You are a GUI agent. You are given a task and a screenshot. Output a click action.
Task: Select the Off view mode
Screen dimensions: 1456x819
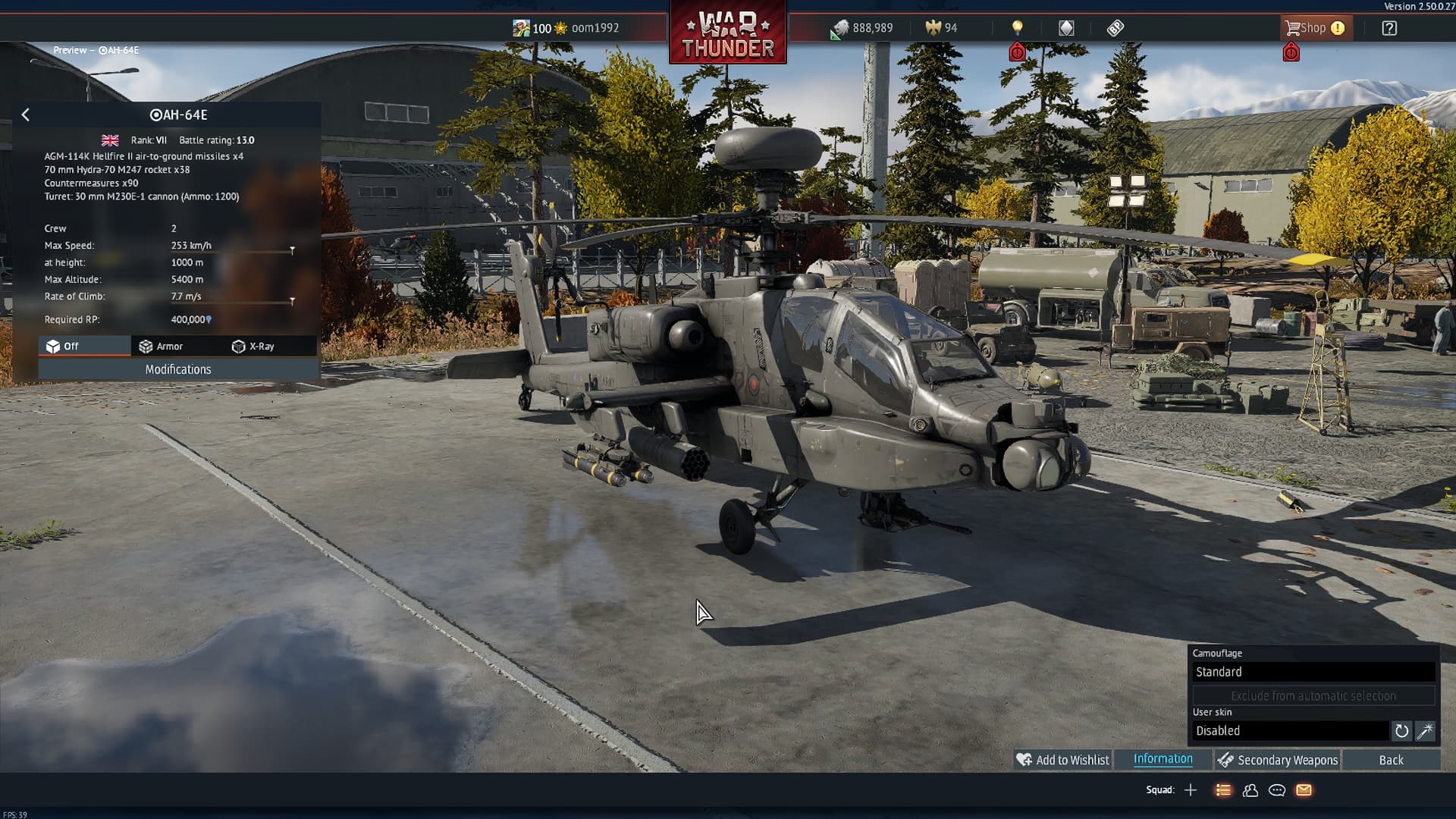tap(63, 347)
